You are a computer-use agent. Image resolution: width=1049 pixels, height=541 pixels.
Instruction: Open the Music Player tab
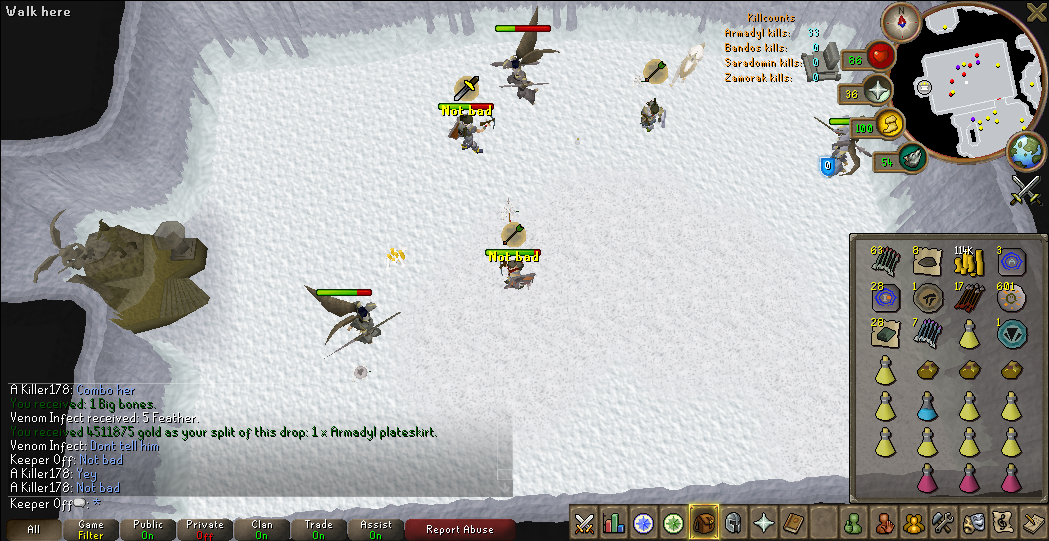[x=1002, y=522]
